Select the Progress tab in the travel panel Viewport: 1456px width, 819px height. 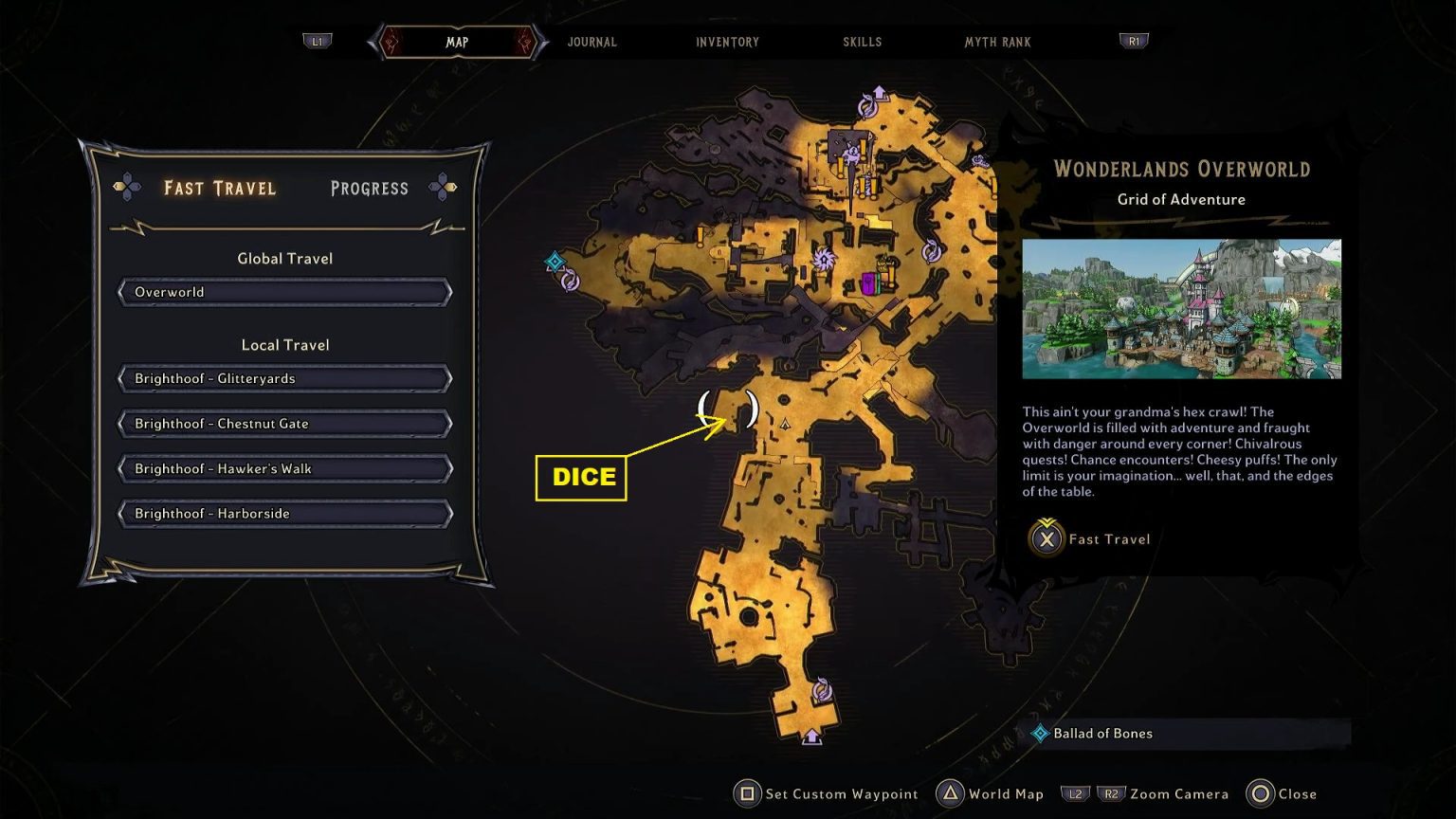[x=369, y=188]
